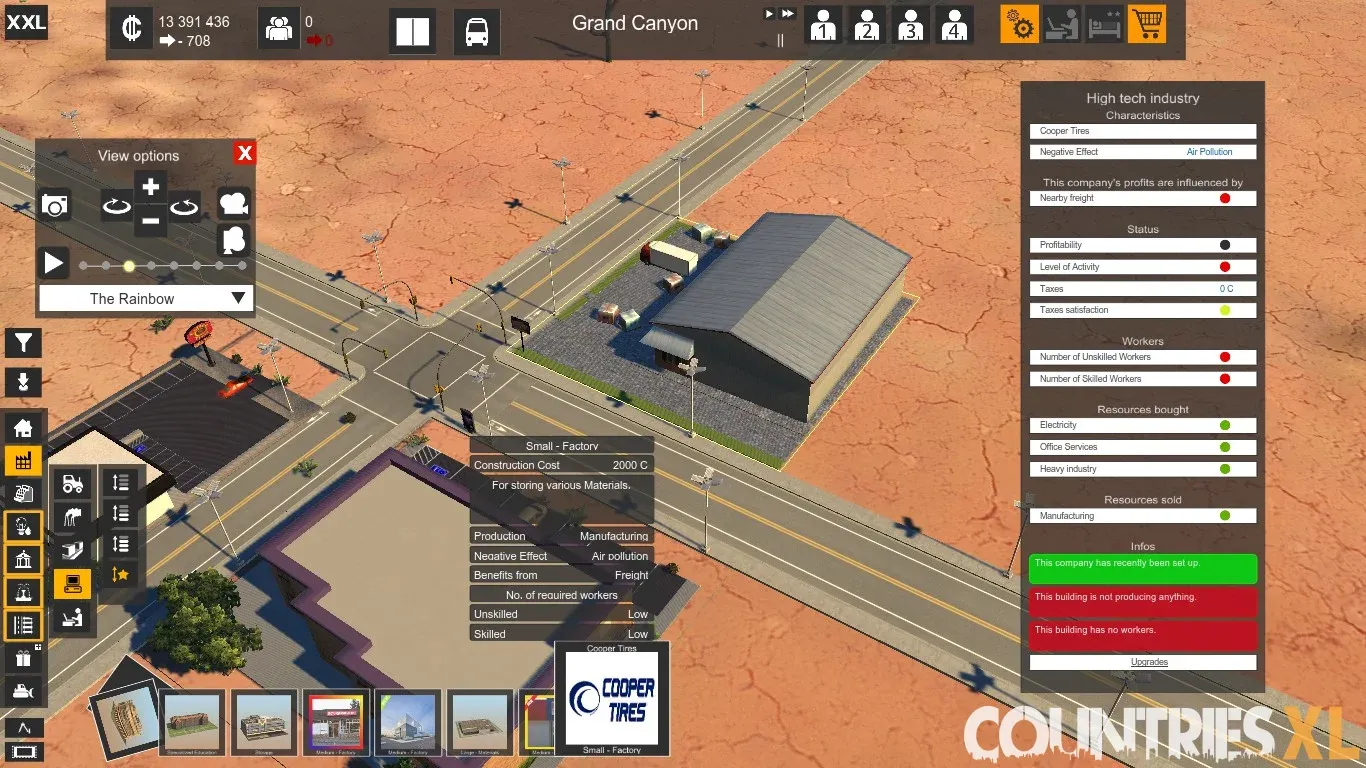Select the number 1 advisor profile
This screenshot has width=1366, height=768.
pos(823,25)
